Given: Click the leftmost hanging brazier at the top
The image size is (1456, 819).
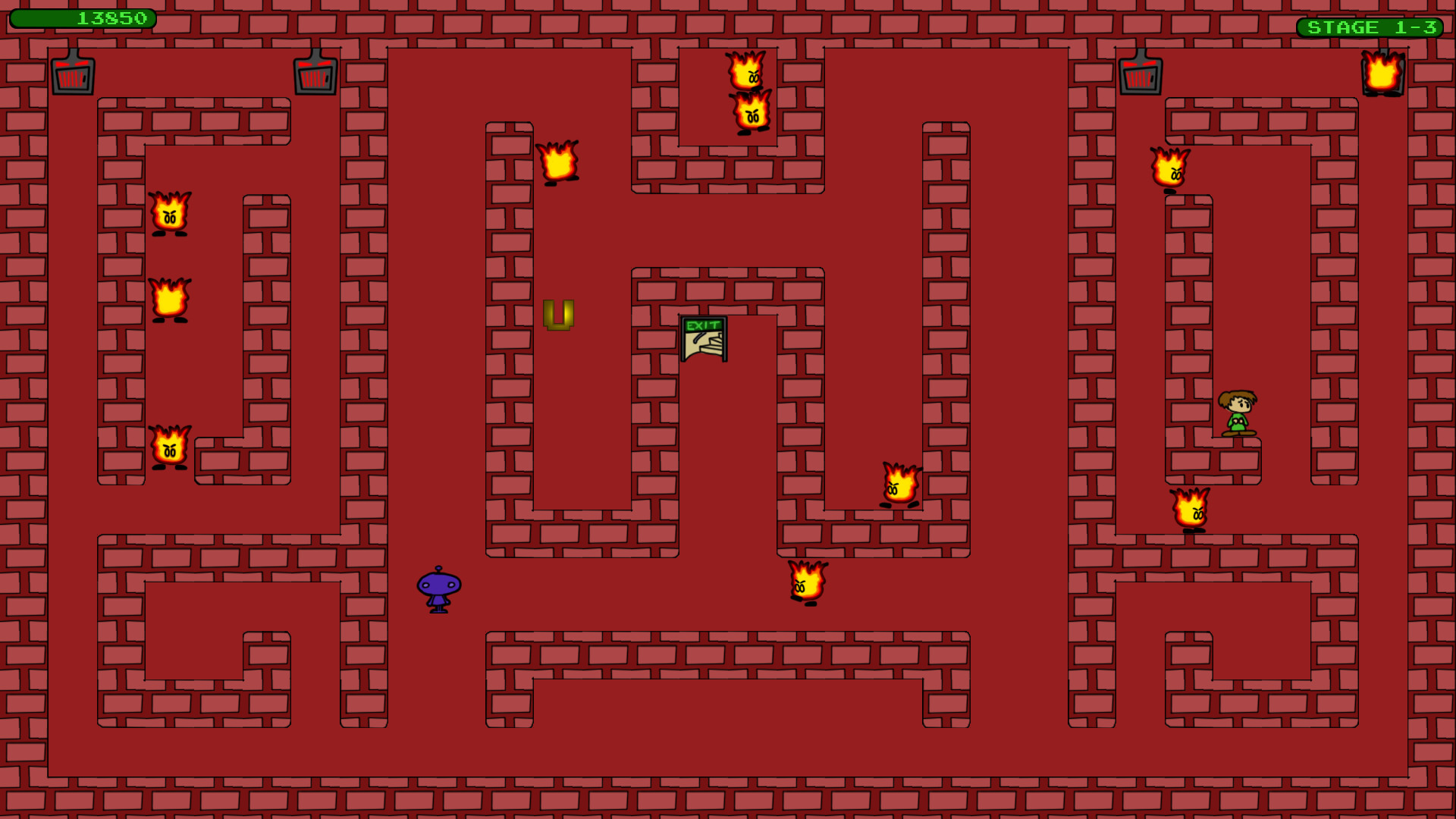Looking at the screenshot, I should (x=72, y=76).
